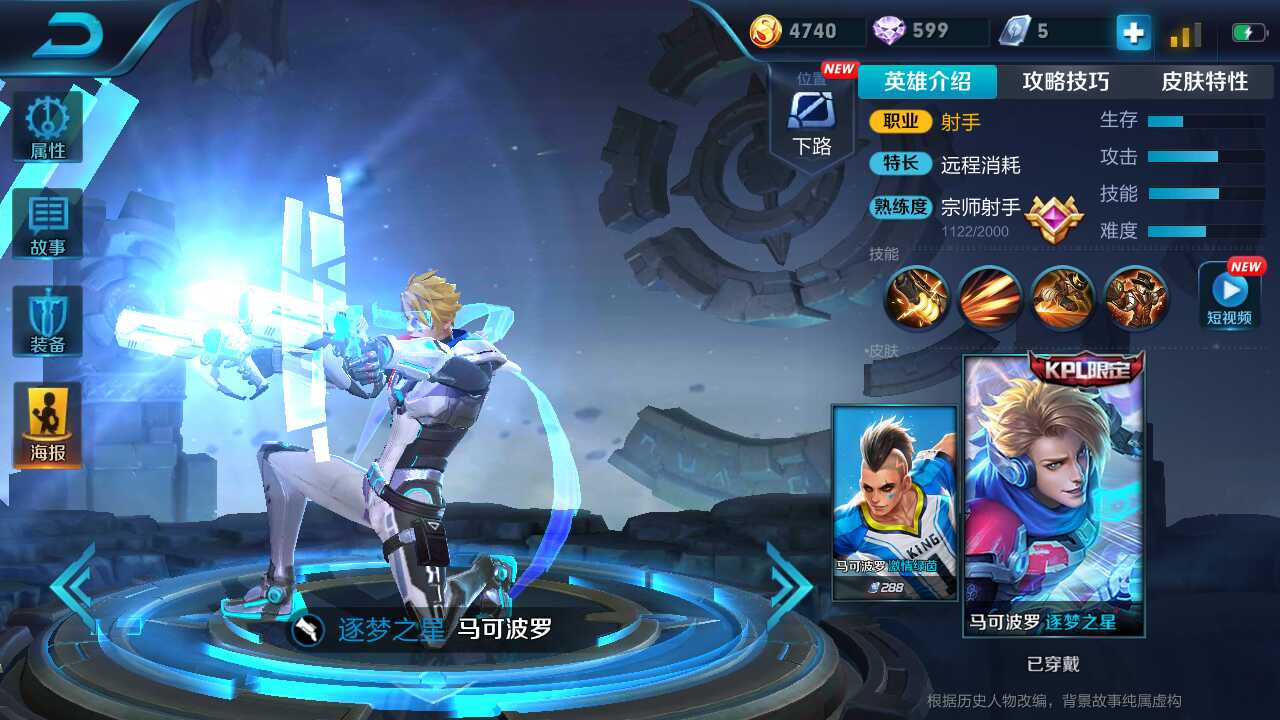Select Marco Polo's first skill icon
The height and width of the screenshot is (720, 1280).
pos(916,298)
